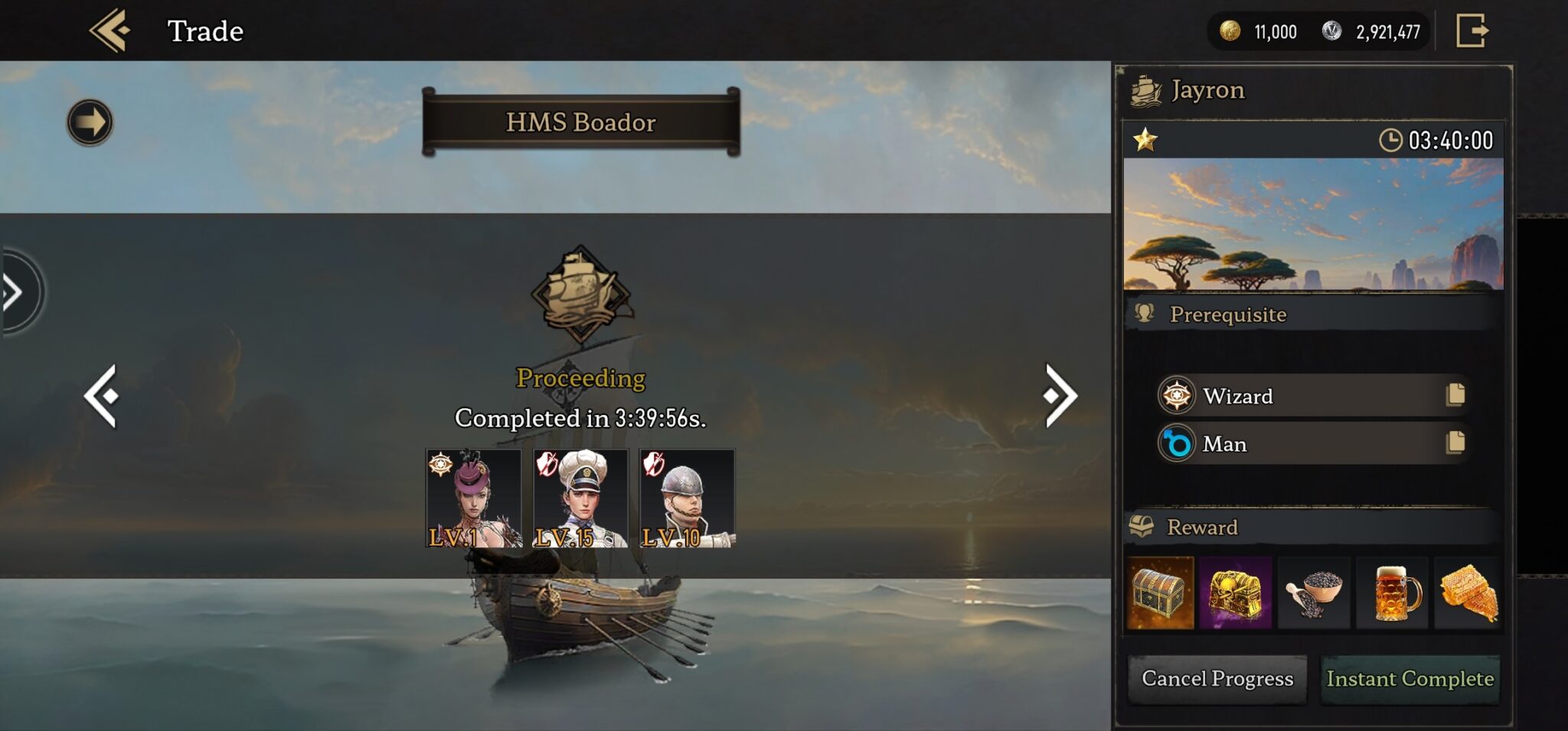Screen dimensions: 1568x731
Task: Cancel Progress of the trade voyage
Action: (1217, 679)
